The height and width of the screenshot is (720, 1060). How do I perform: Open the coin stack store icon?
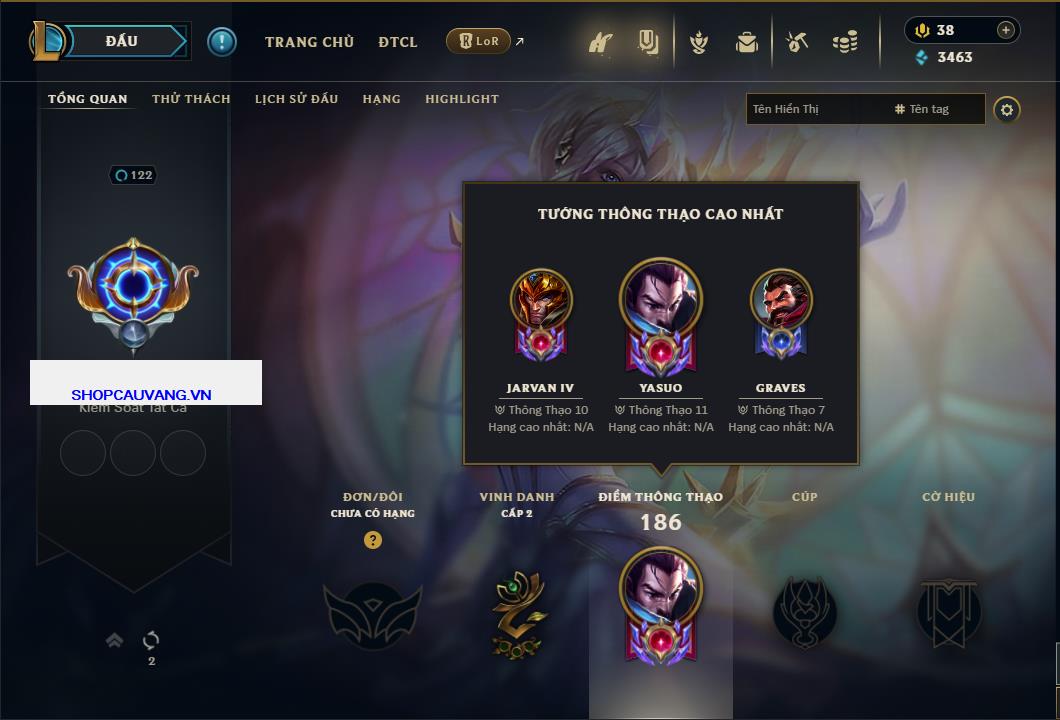(845, 42)
